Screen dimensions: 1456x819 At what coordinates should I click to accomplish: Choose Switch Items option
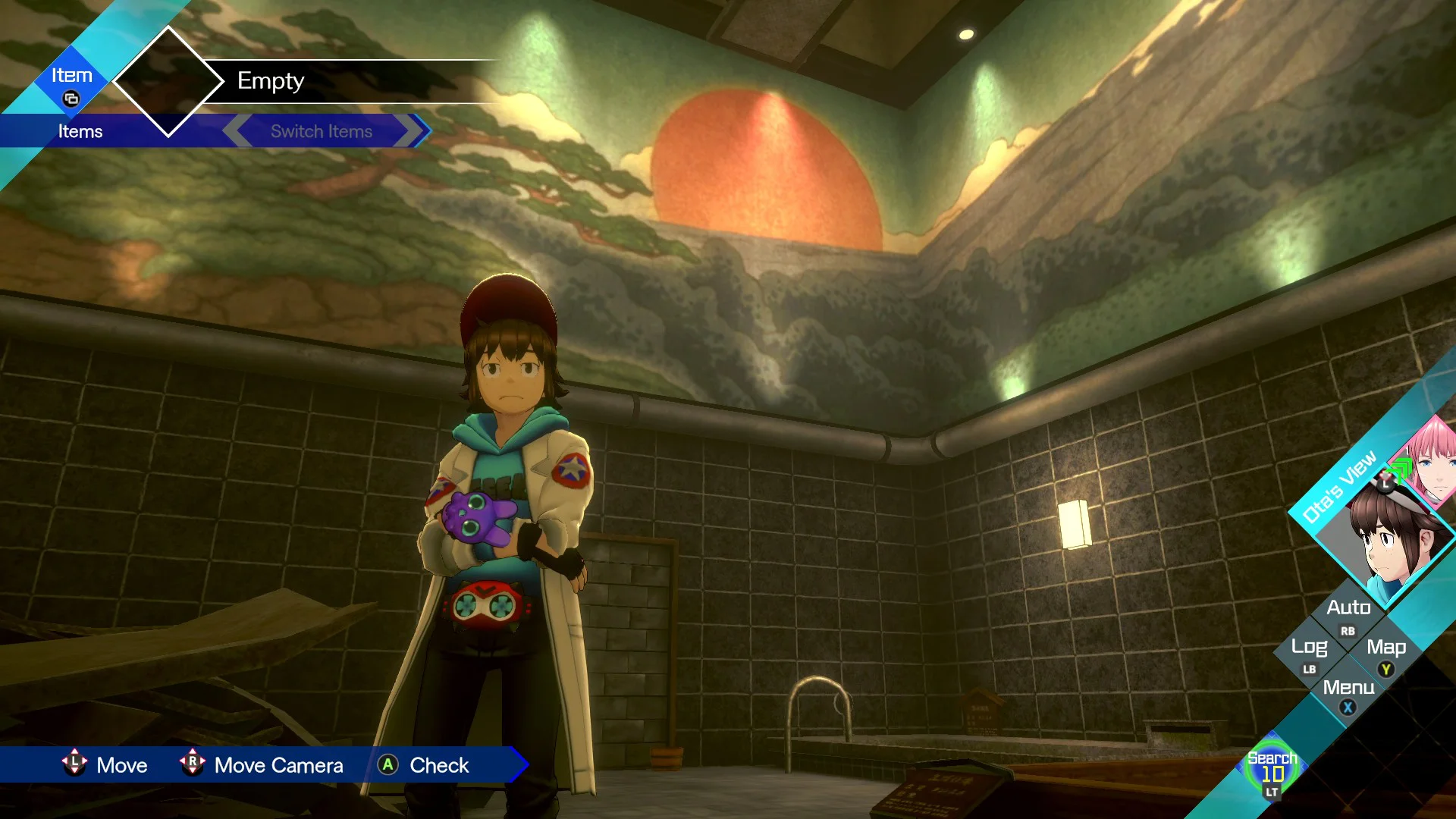(322, 131)
